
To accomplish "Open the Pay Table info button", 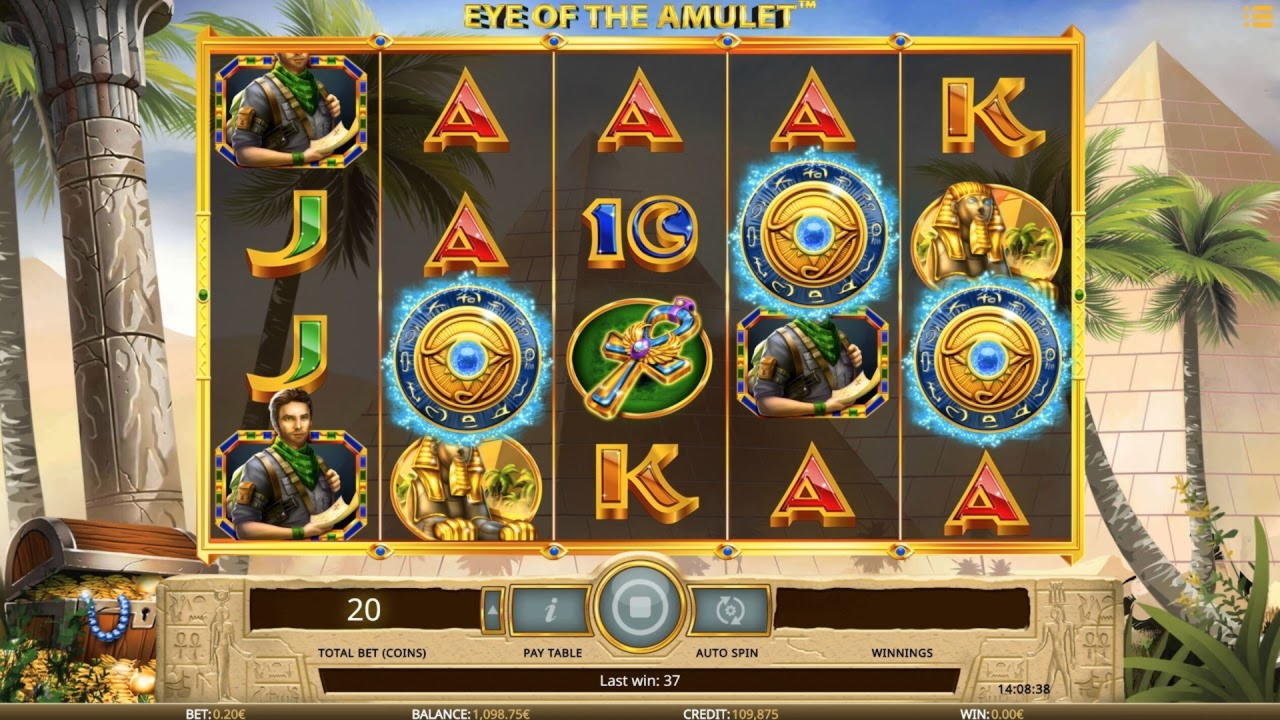I will [x=551, y=609].
